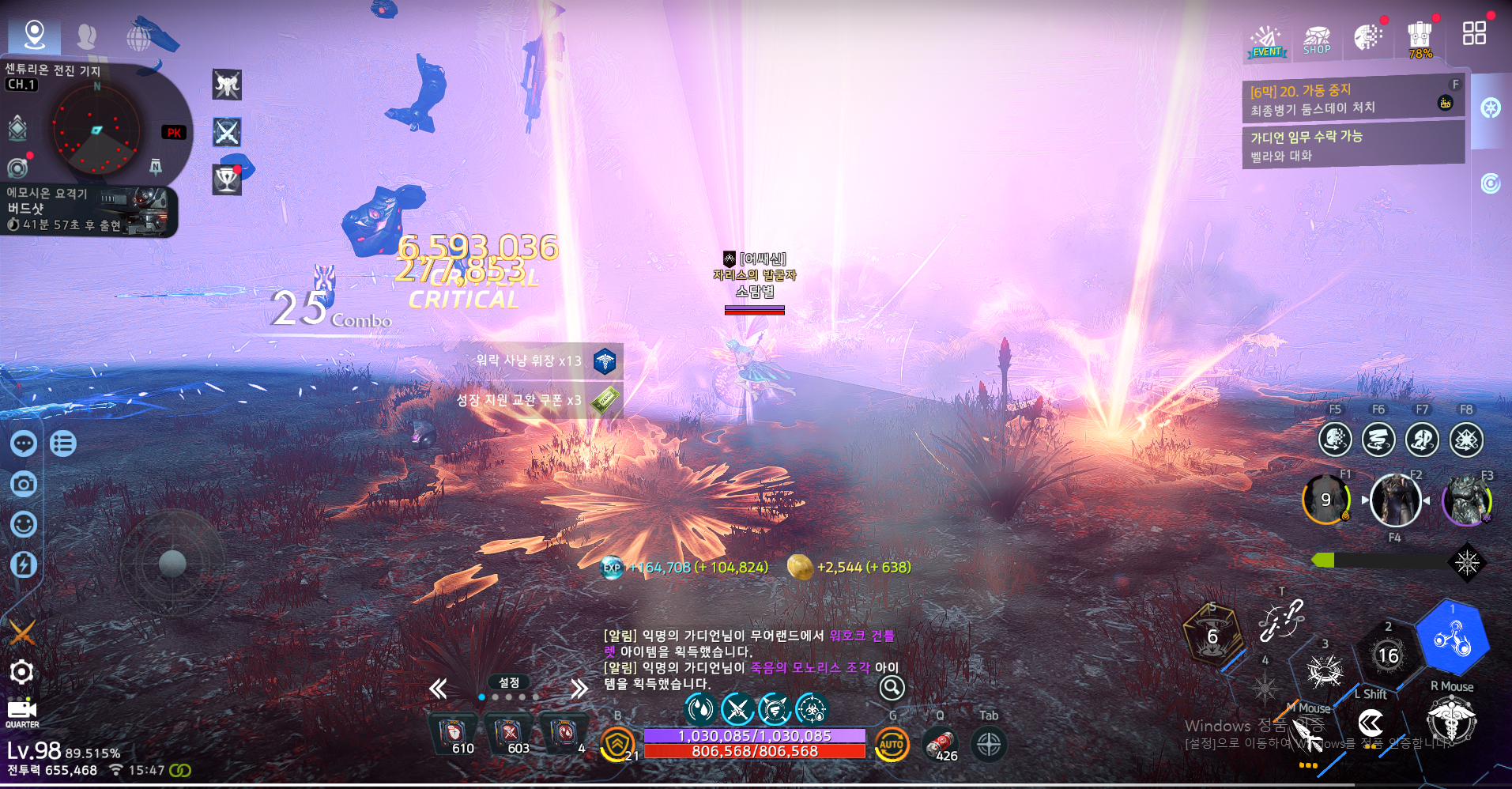Open the smiley emote menu
1512x789 pixels.
[24, 524]
